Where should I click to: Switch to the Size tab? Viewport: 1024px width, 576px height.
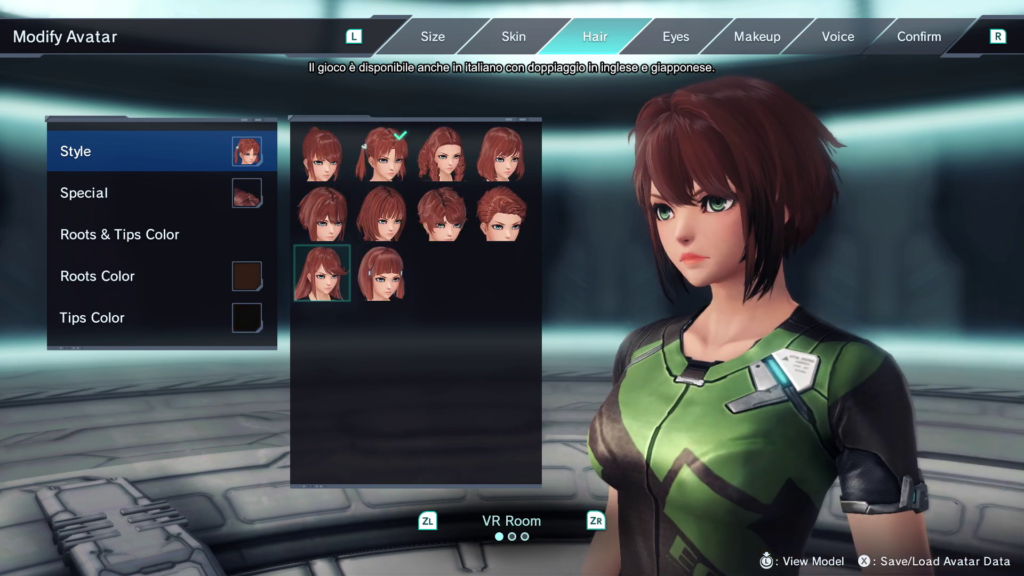coord(432,37)
